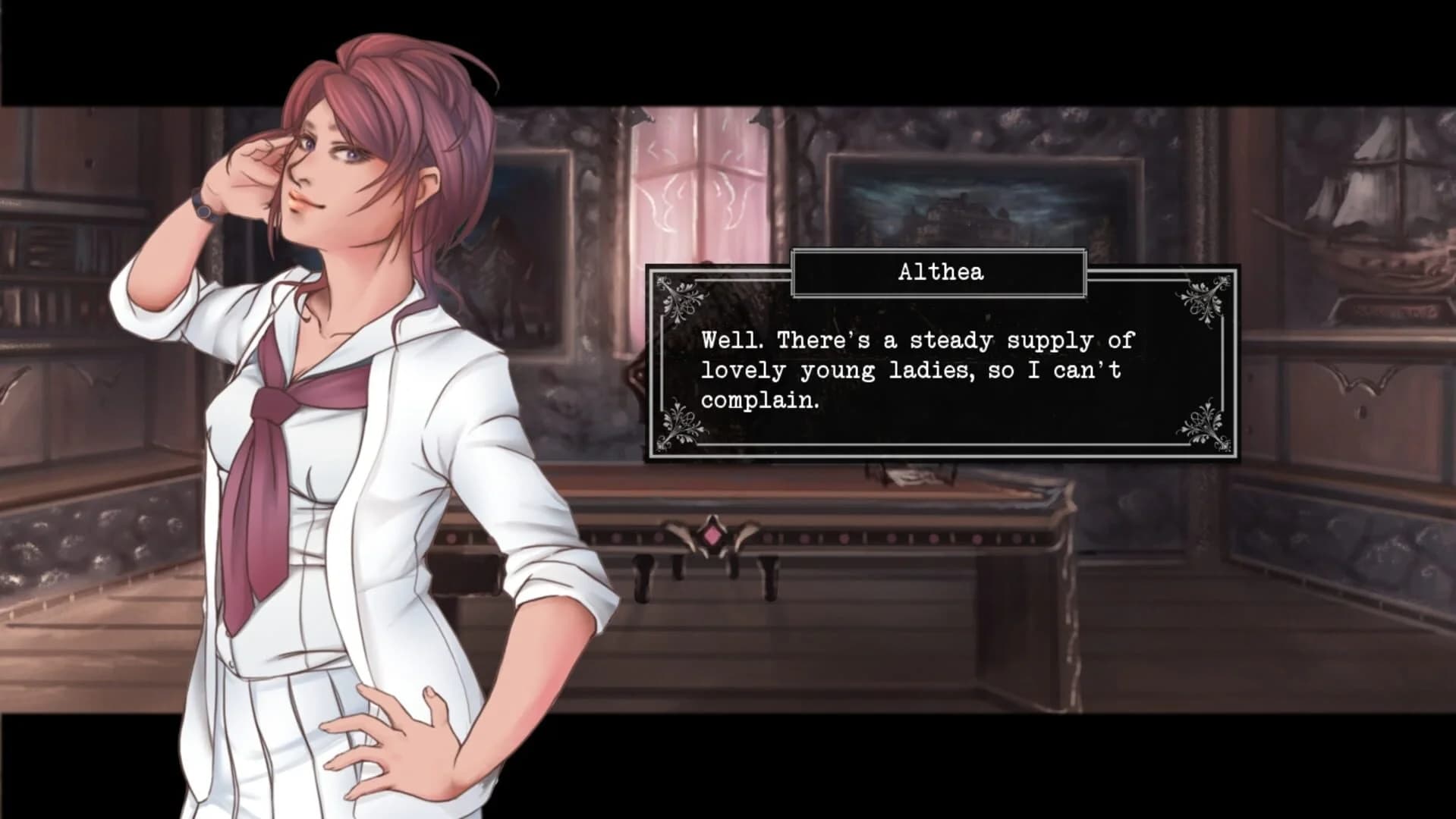This screenshot has height=819, width=1456.
Task: Click the bottom-left scrollwork decoration in the dialog frame
Action: (x=679, y=428)
